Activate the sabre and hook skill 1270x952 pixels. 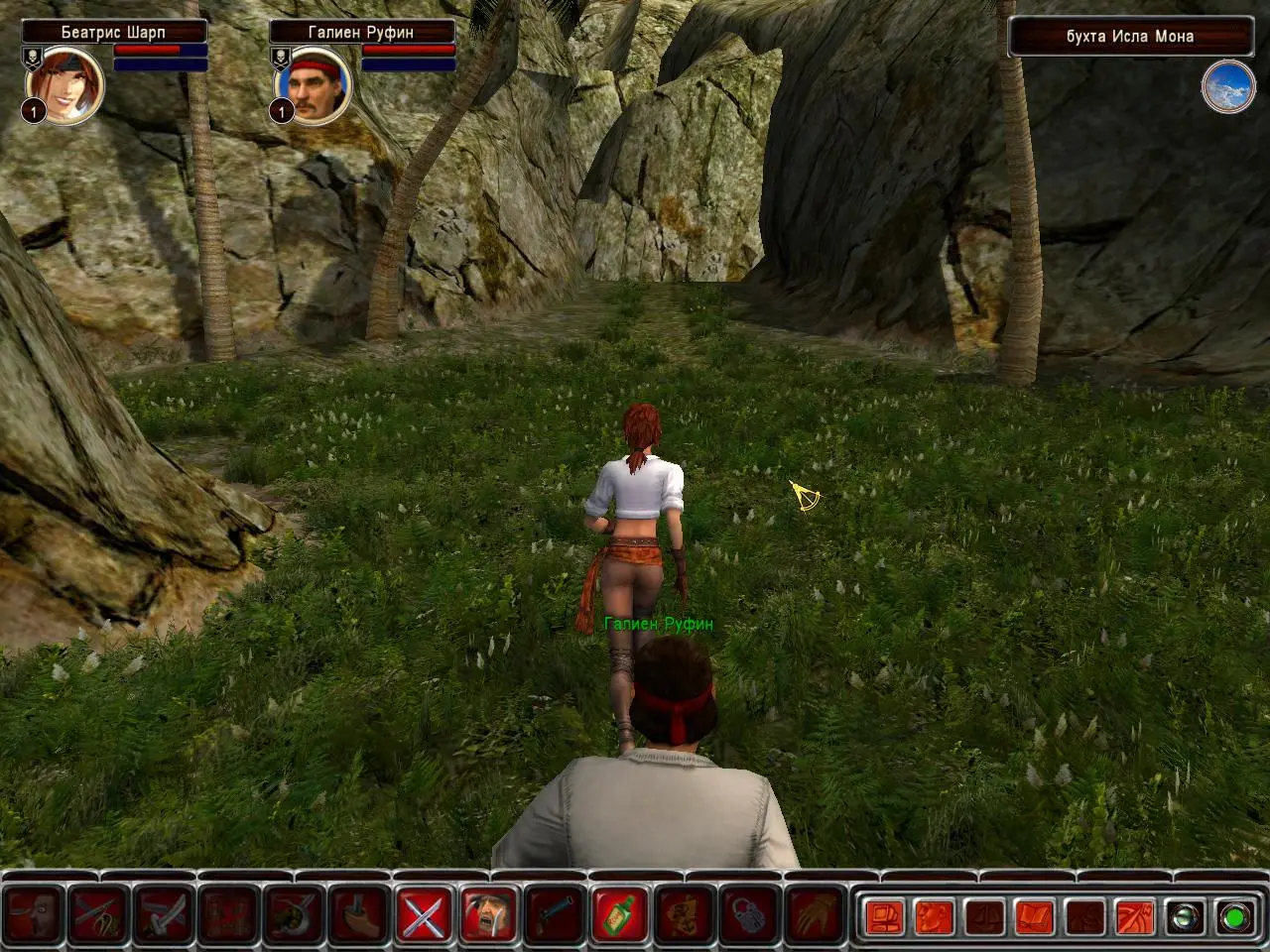pos(295,914)
